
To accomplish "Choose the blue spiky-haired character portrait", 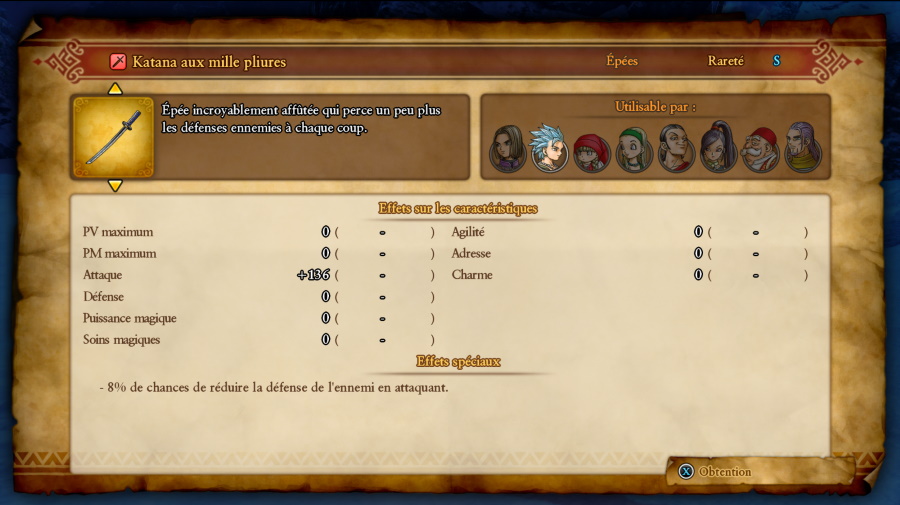I will (548, 148).
